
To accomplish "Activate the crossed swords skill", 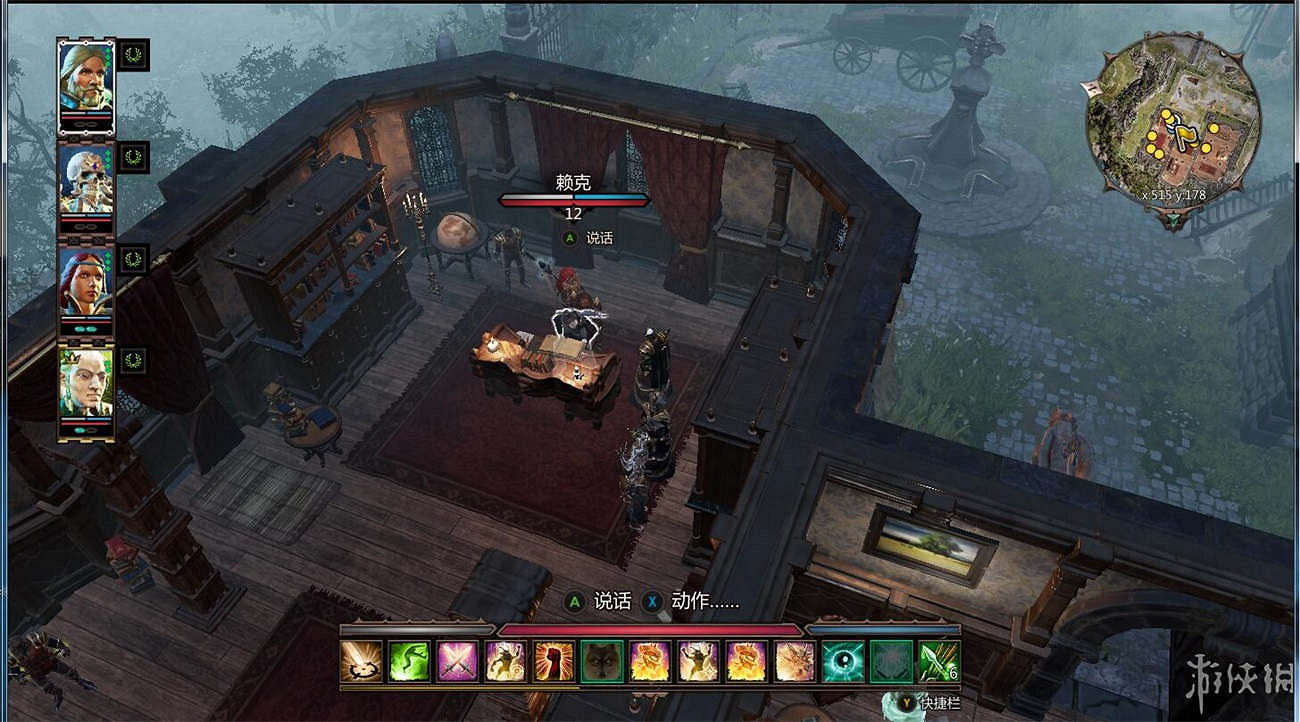I will click(457, 661).
